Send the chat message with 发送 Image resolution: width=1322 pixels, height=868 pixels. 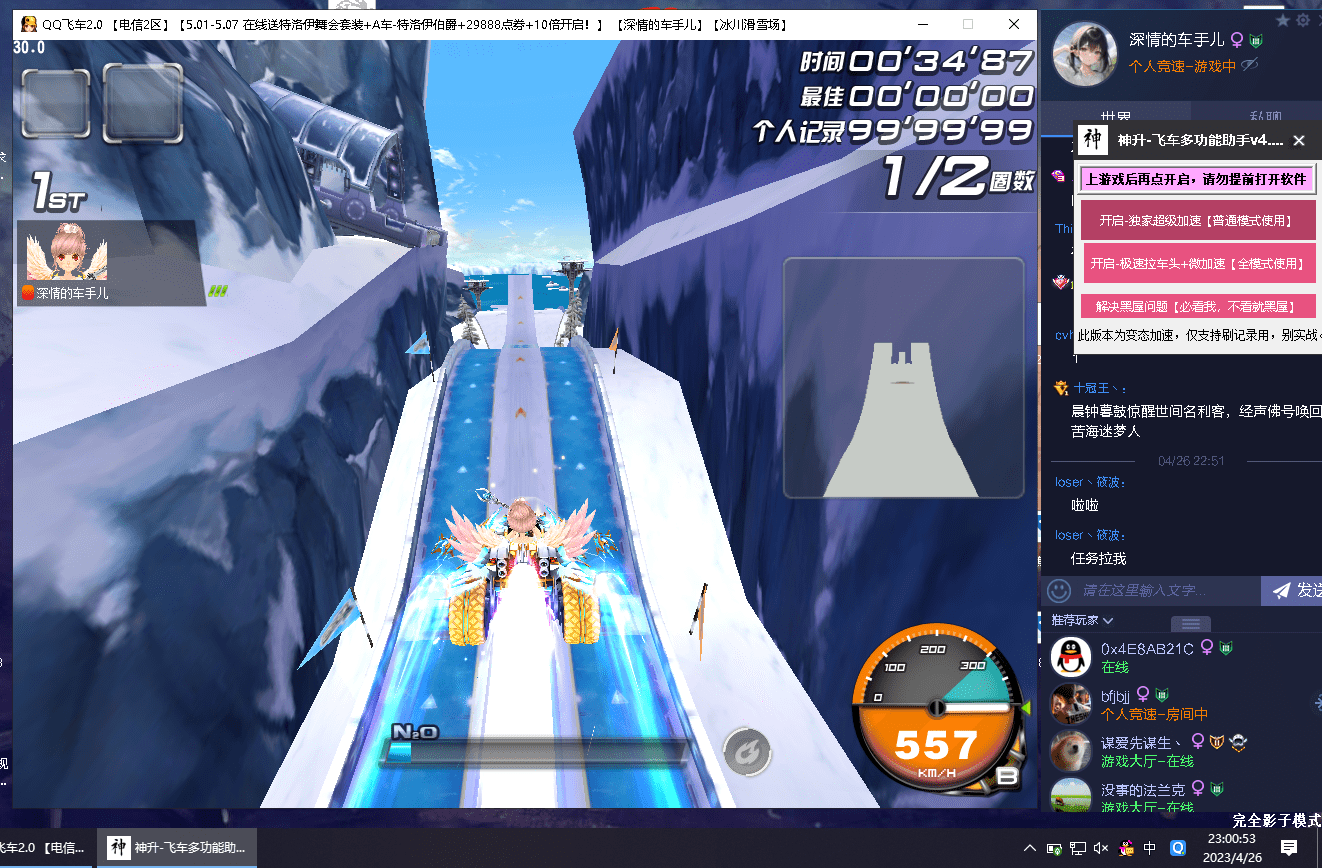[x=1295, y=591]
